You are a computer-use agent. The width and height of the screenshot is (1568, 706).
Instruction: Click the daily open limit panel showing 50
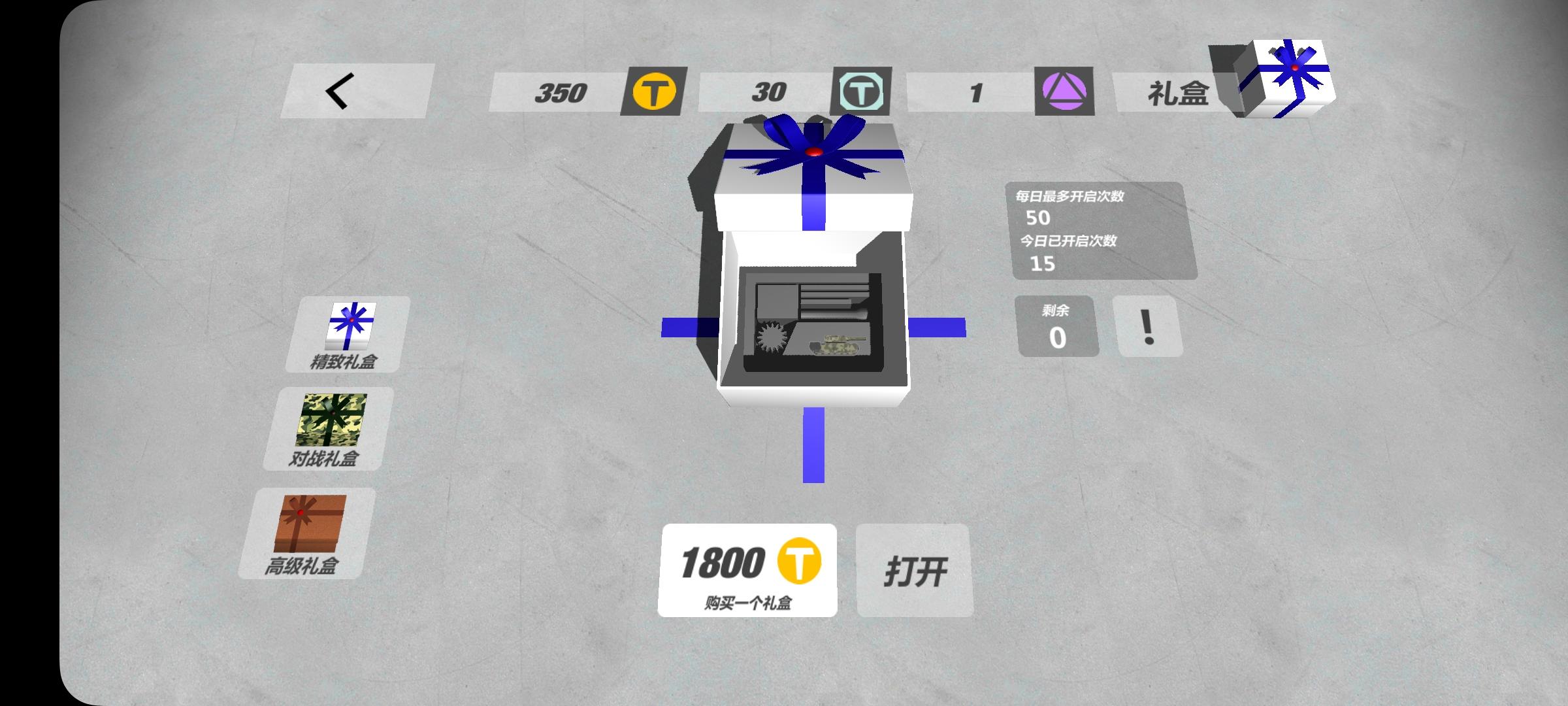[1104, 232]
